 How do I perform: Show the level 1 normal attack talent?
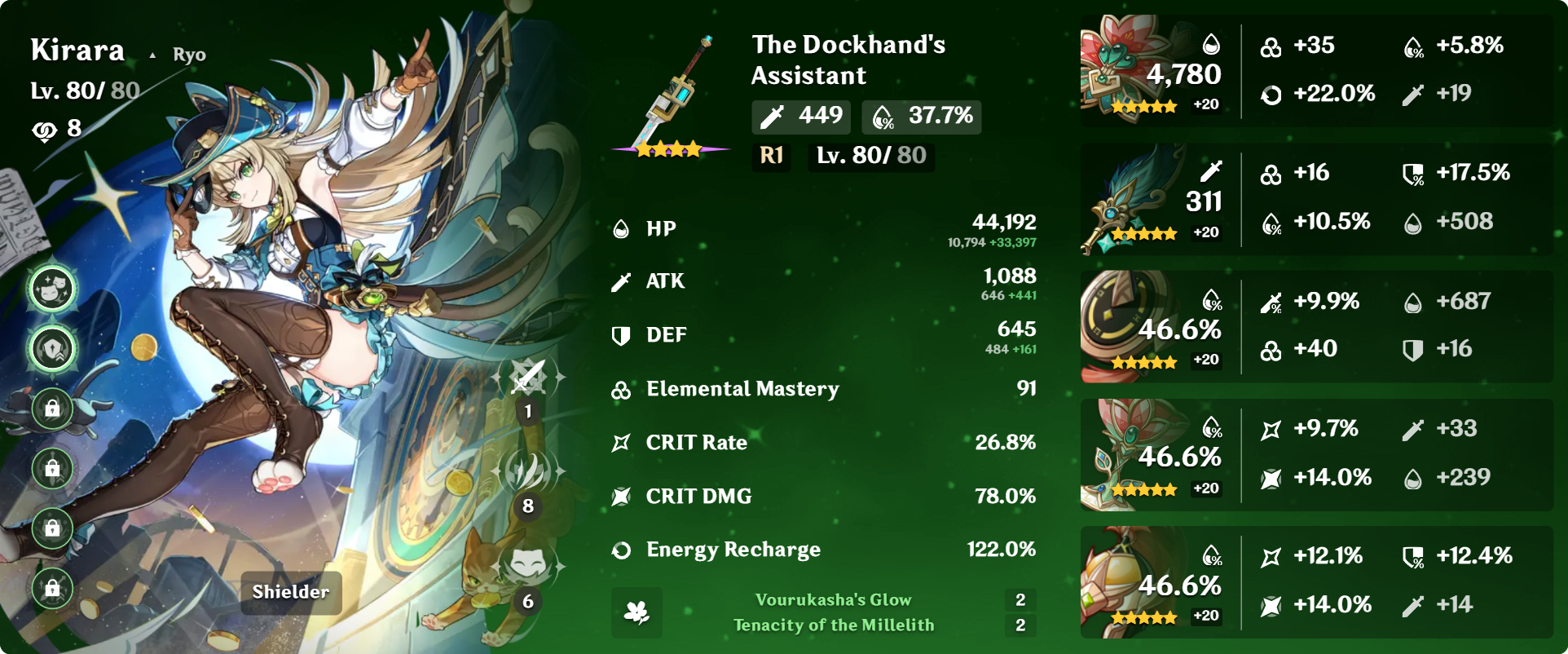(528, 378)
